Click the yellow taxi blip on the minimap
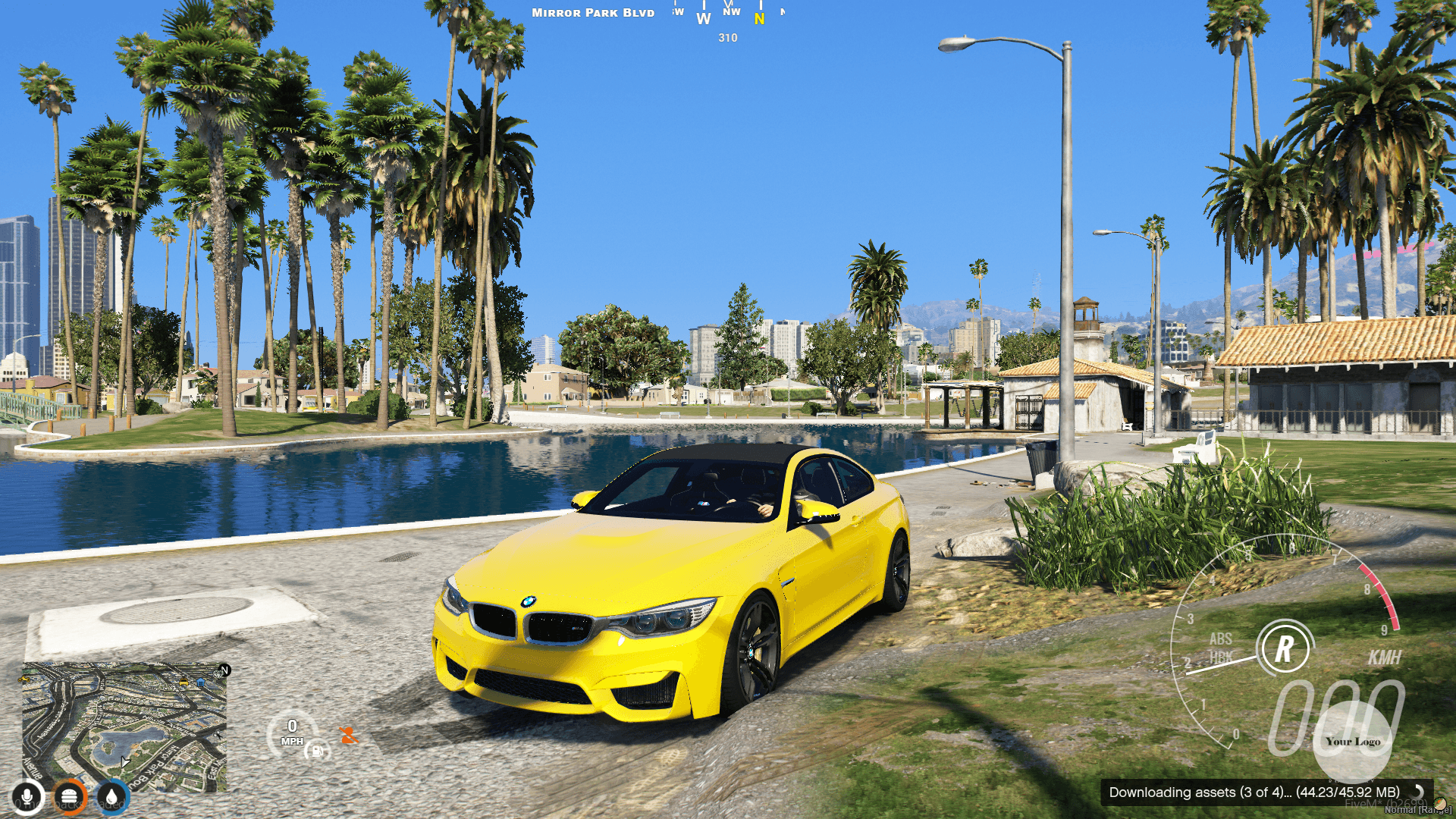Screen dimensions: 1456x819 coord(184,682)
